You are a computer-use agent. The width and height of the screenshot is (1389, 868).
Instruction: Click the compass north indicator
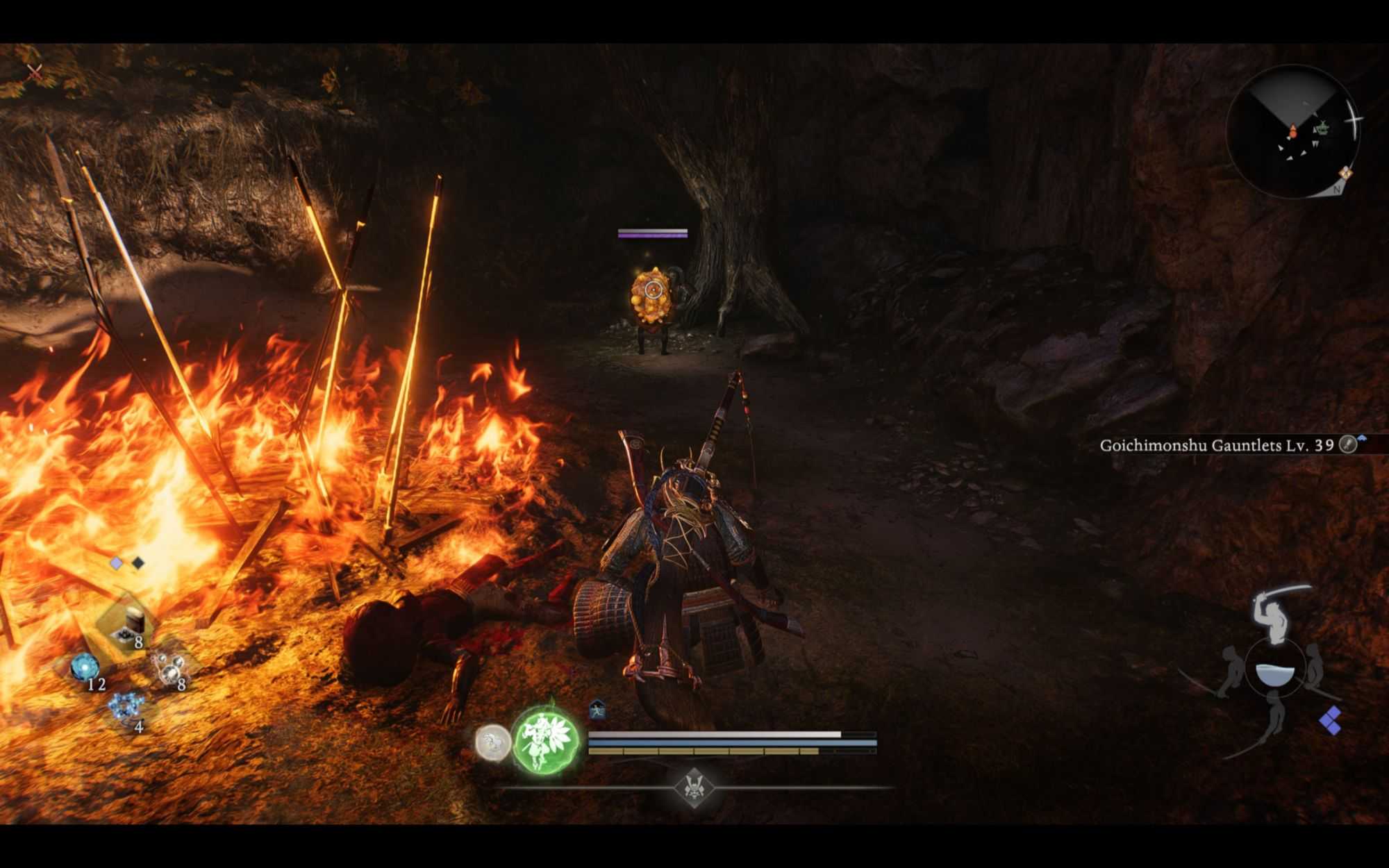pos(1337,189)
